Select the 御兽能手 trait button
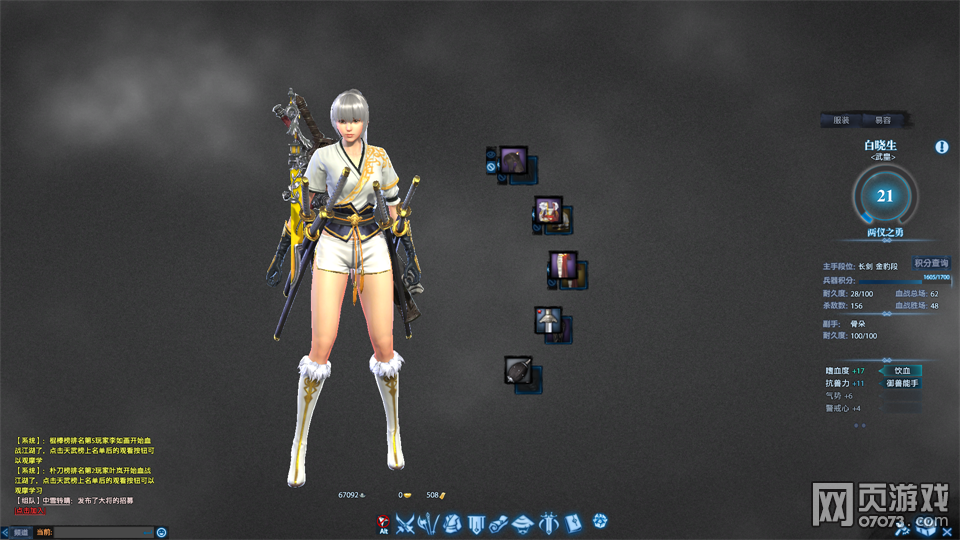The width and height of the screenshot is (960, 540). [902, 383]
